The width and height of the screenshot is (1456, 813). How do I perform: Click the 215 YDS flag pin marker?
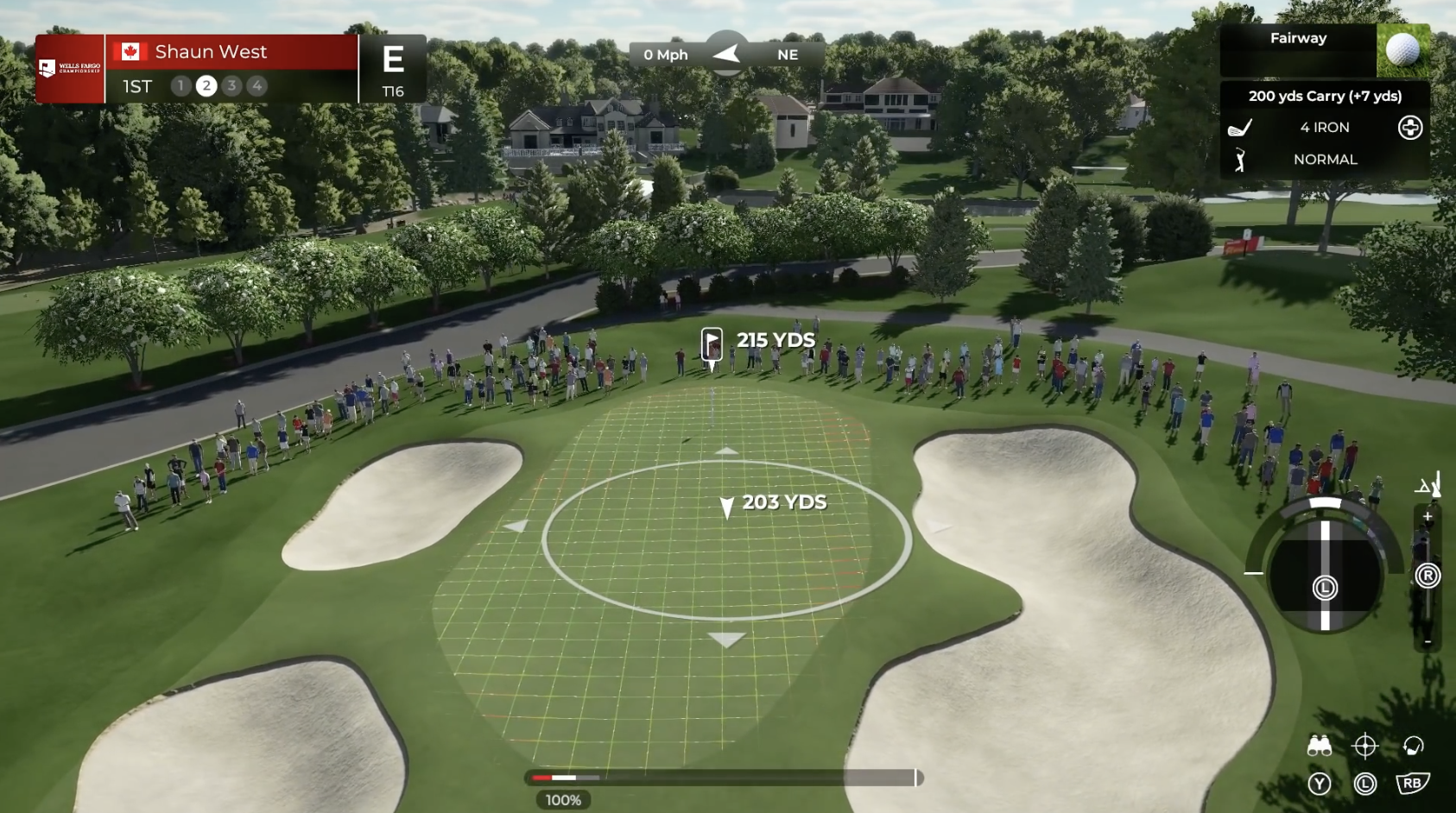(712, 345)
